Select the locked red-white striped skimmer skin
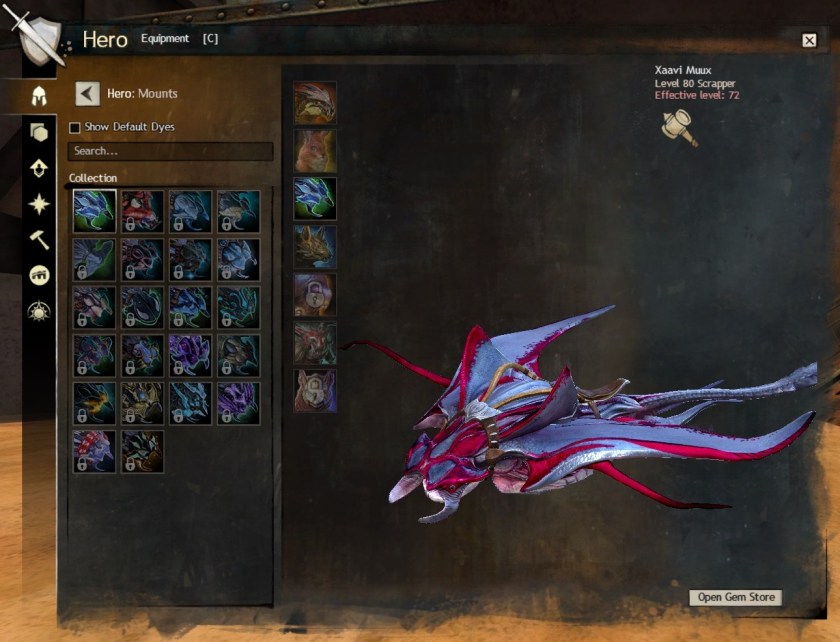 tap(94, 451)
